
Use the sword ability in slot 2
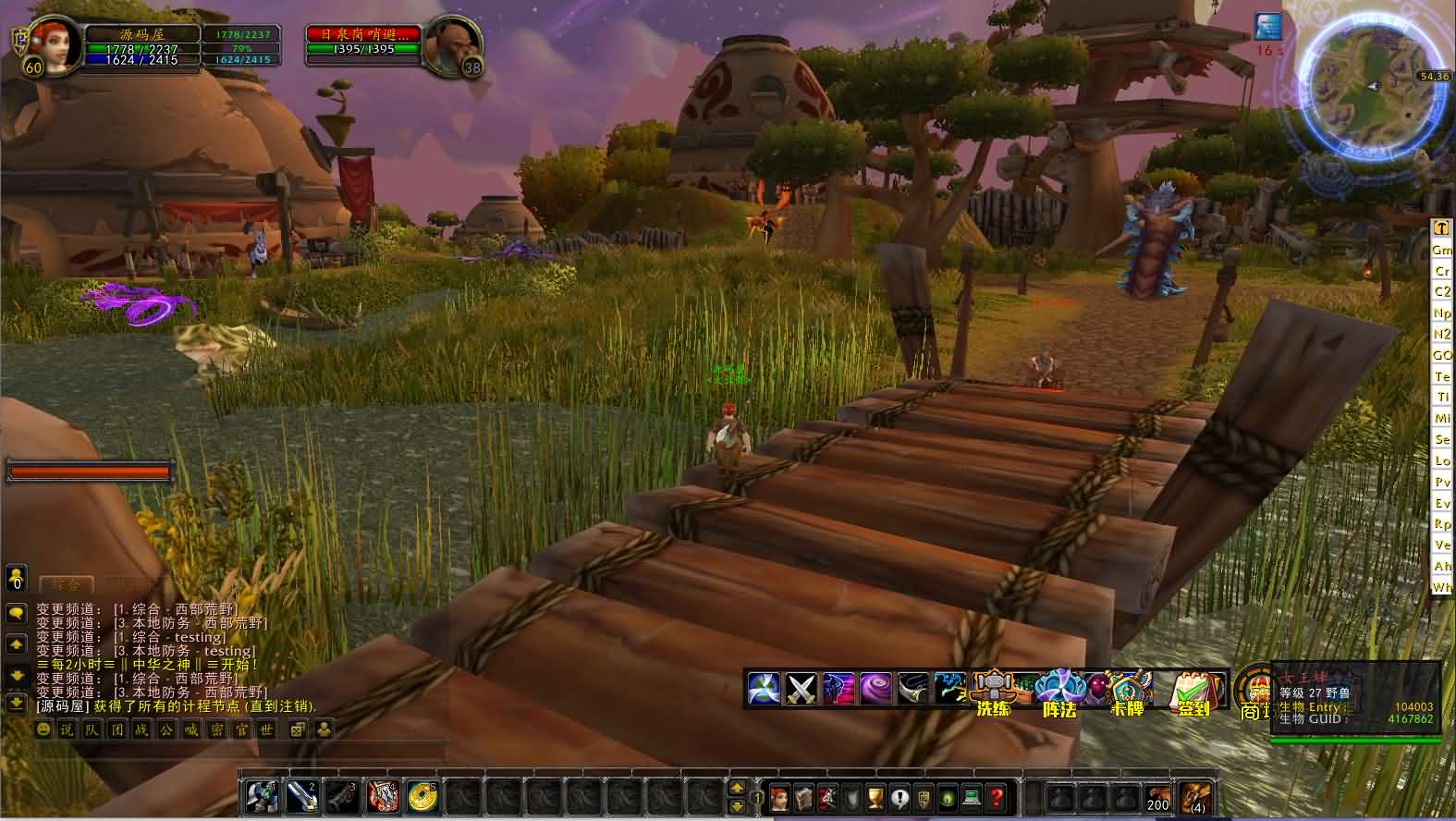pyautogui.click(x=301, y=796)
